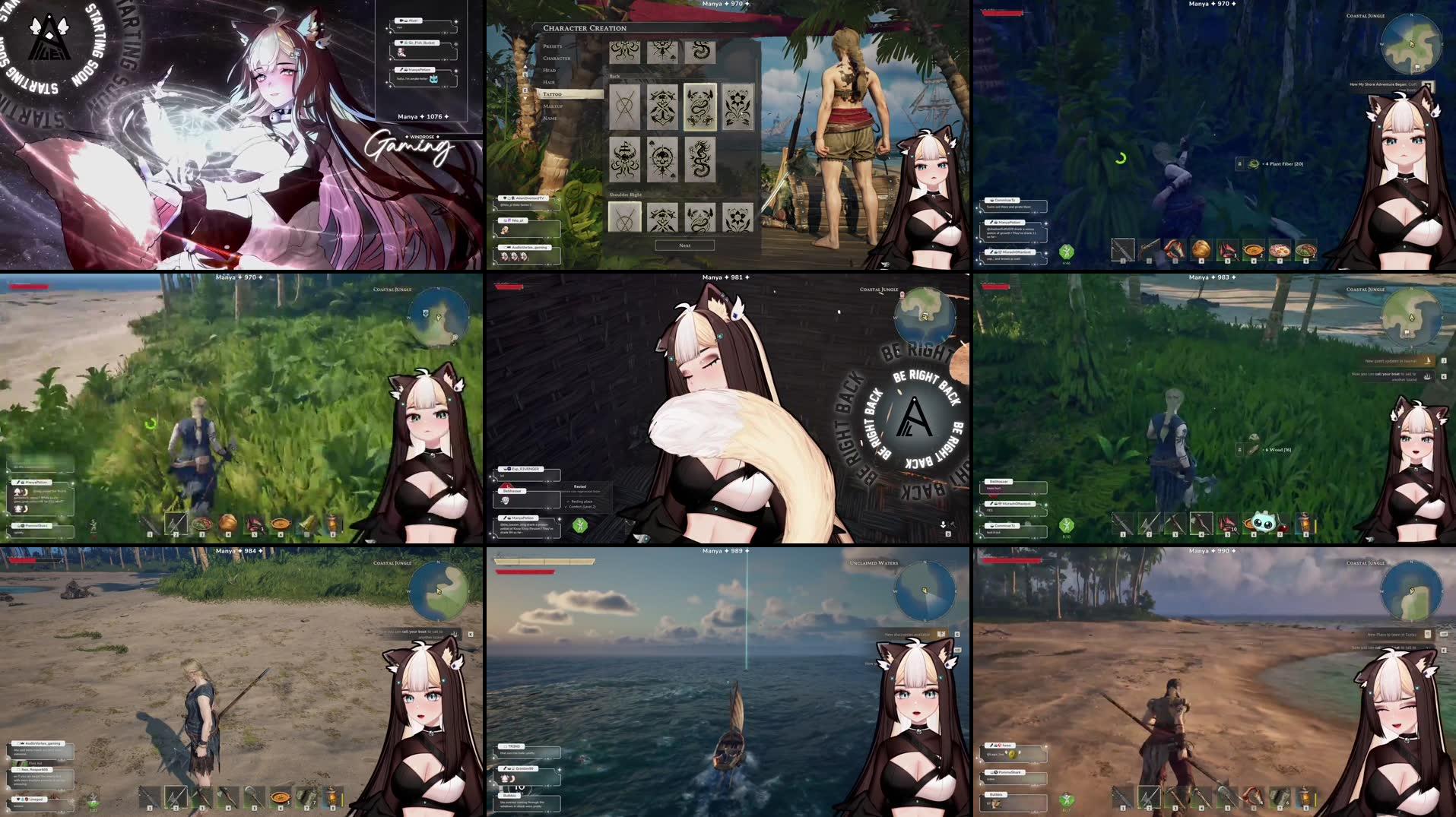Open the Makeup section in Character Creation
The height and width of the screenshot is (817, 1456).
tap(553, 106)
